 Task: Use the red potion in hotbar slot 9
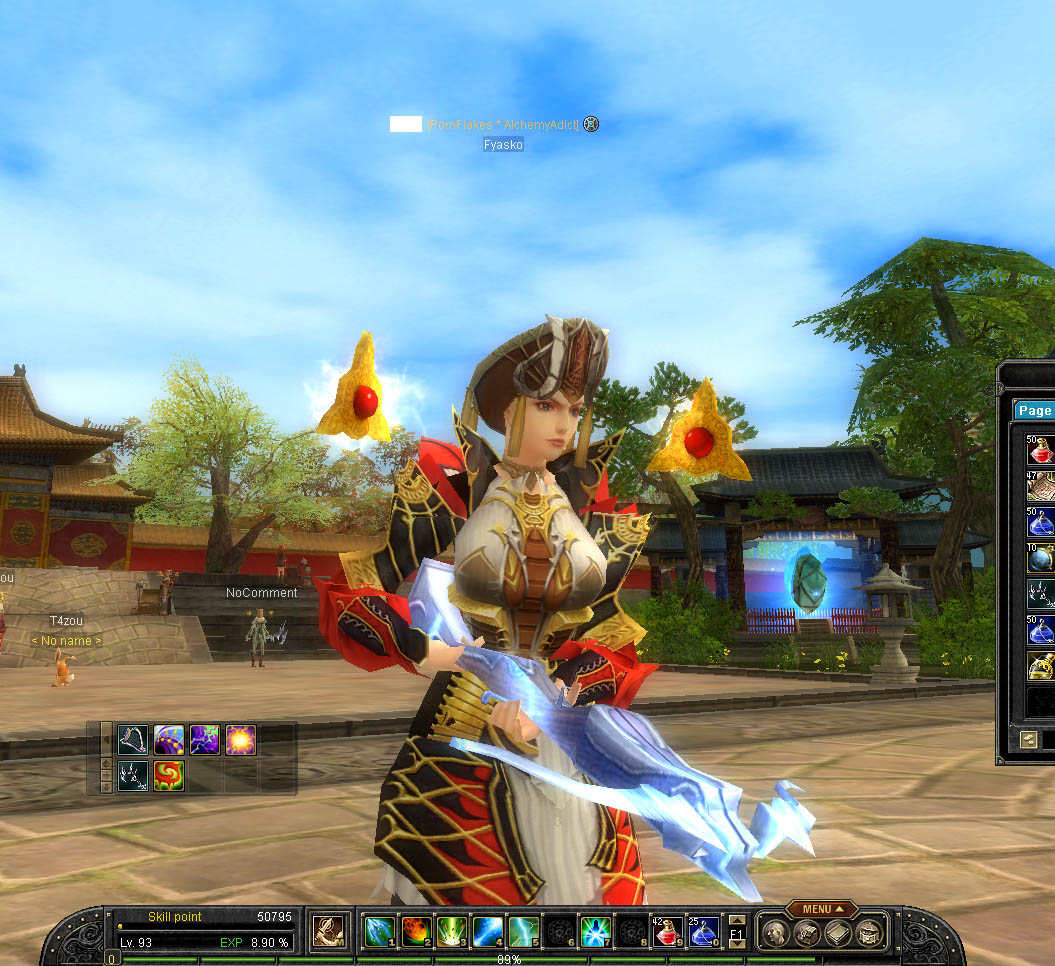(667, 932)
